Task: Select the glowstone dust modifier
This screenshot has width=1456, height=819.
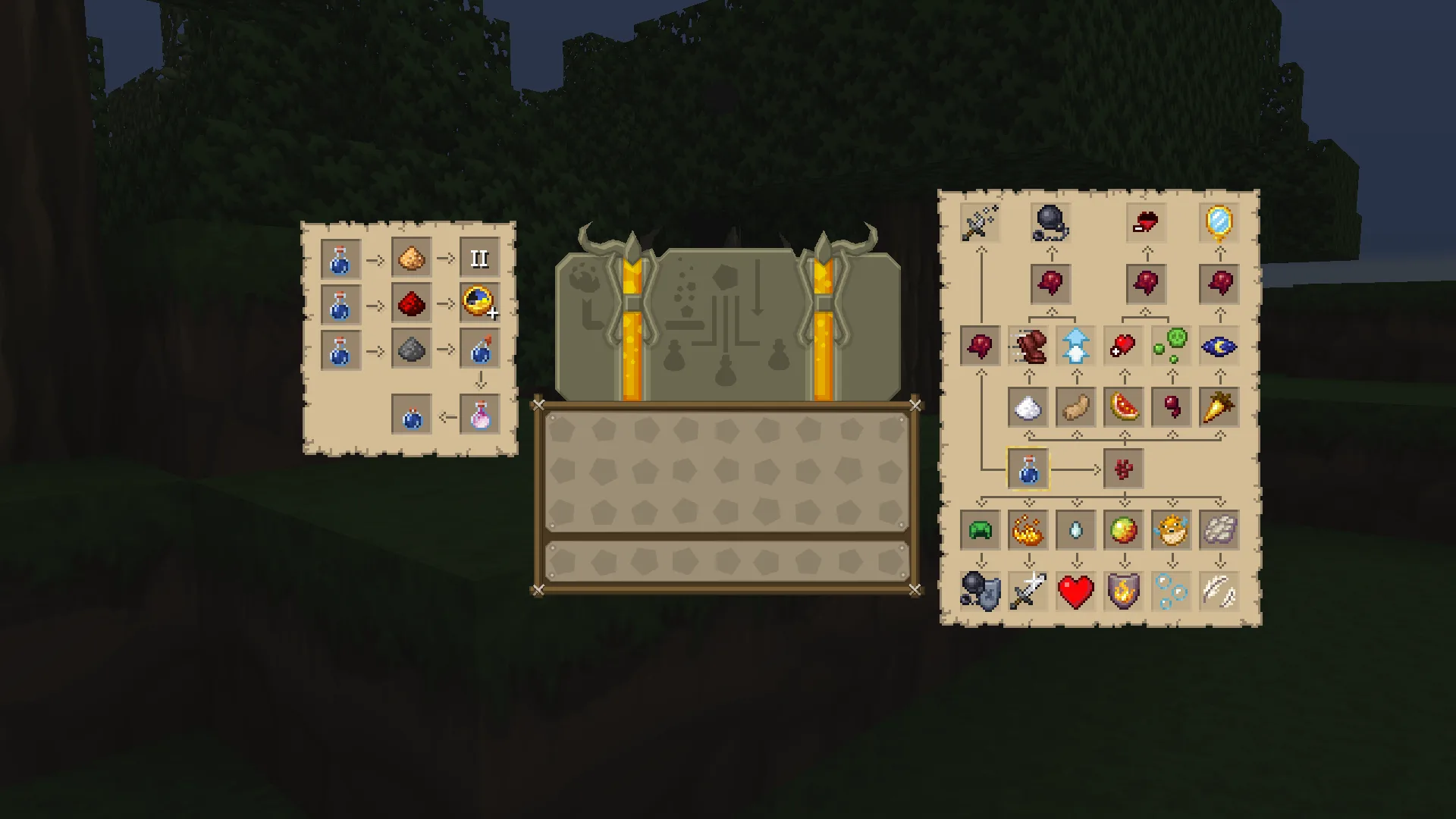Action: pyautogui.click(x=409, y=258)
